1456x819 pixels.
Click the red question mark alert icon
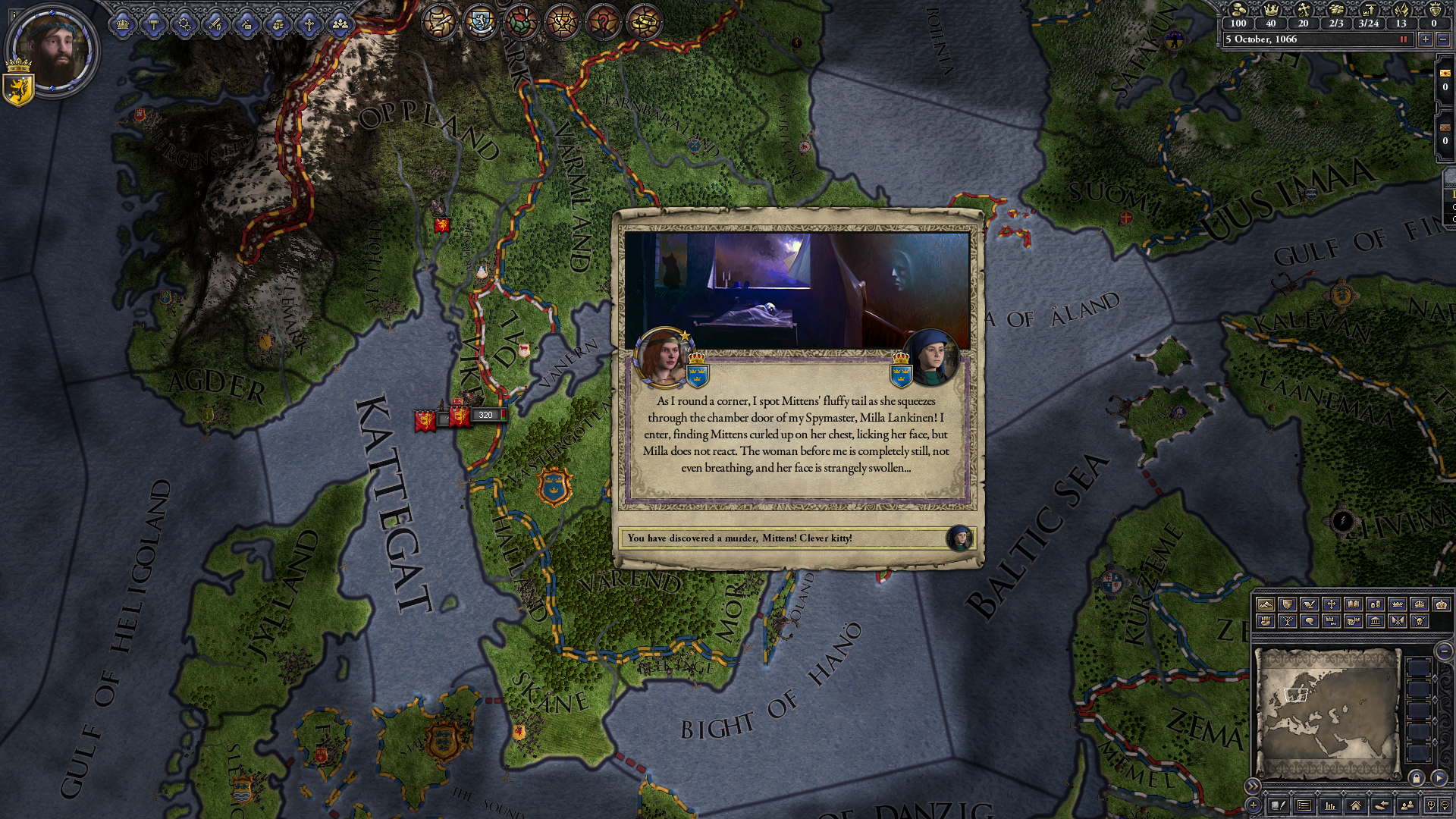tap(603, 21)
